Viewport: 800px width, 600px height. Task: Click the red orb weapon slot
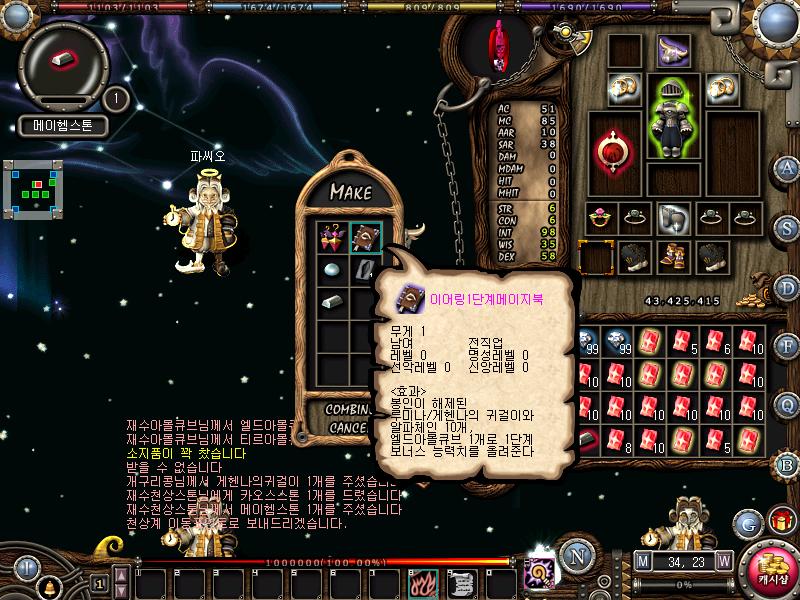coord(610,150)
